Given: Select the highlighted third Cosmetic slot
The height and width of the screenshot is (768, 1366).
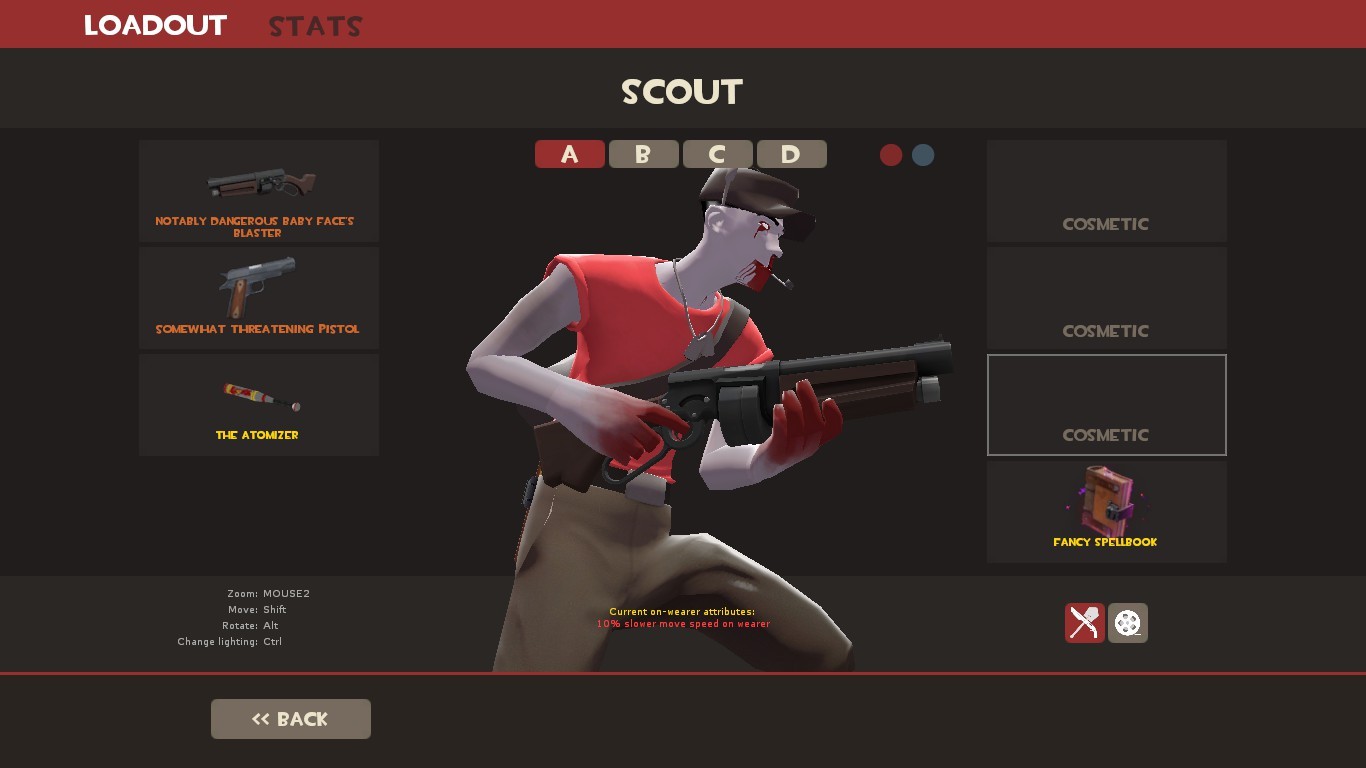Looking at the screenshot, I should (x=1106, y=404).
